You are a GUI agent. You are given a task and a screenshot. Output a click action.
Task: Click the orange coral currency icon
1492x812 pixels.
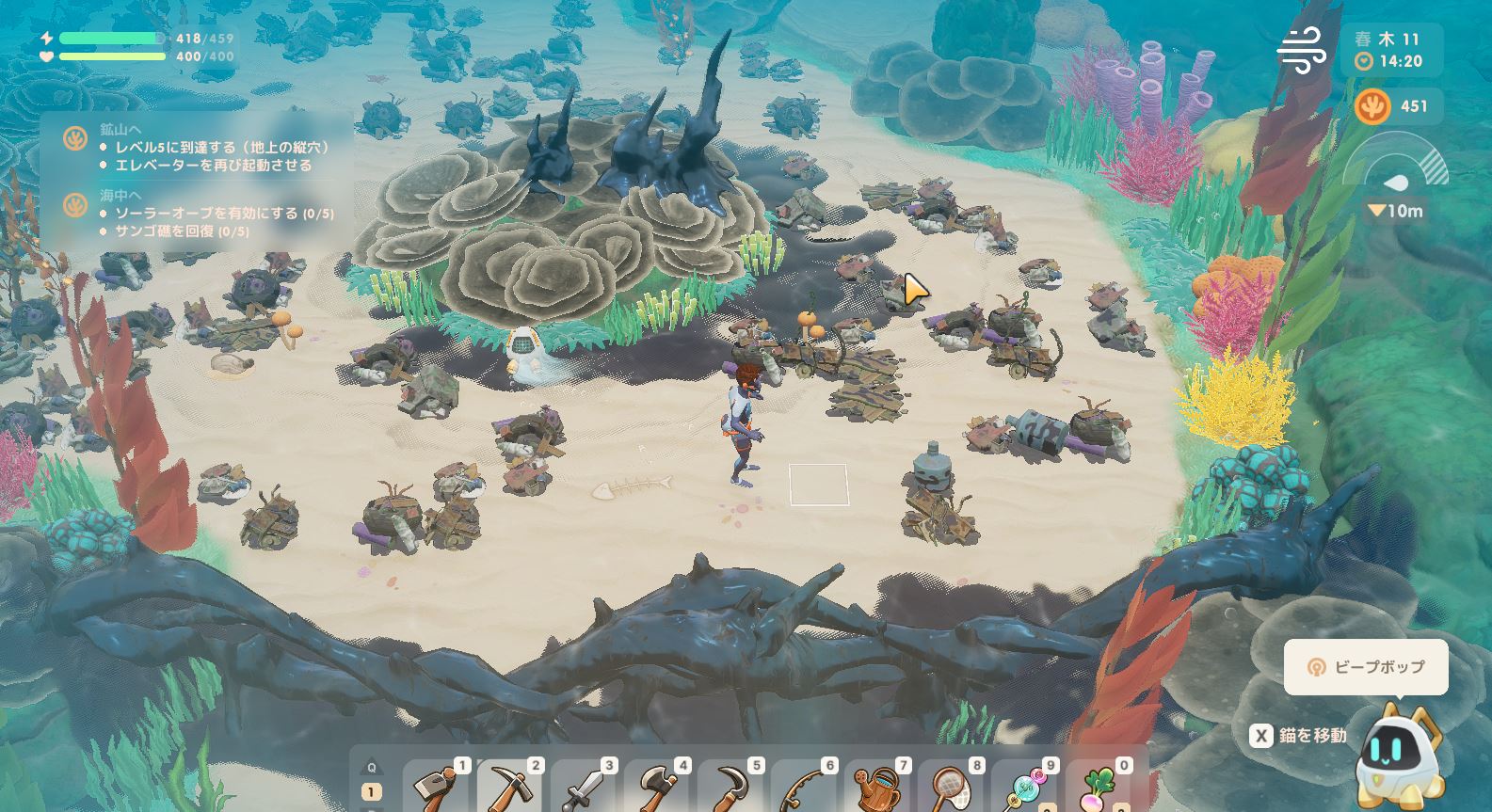[1372, 107]
